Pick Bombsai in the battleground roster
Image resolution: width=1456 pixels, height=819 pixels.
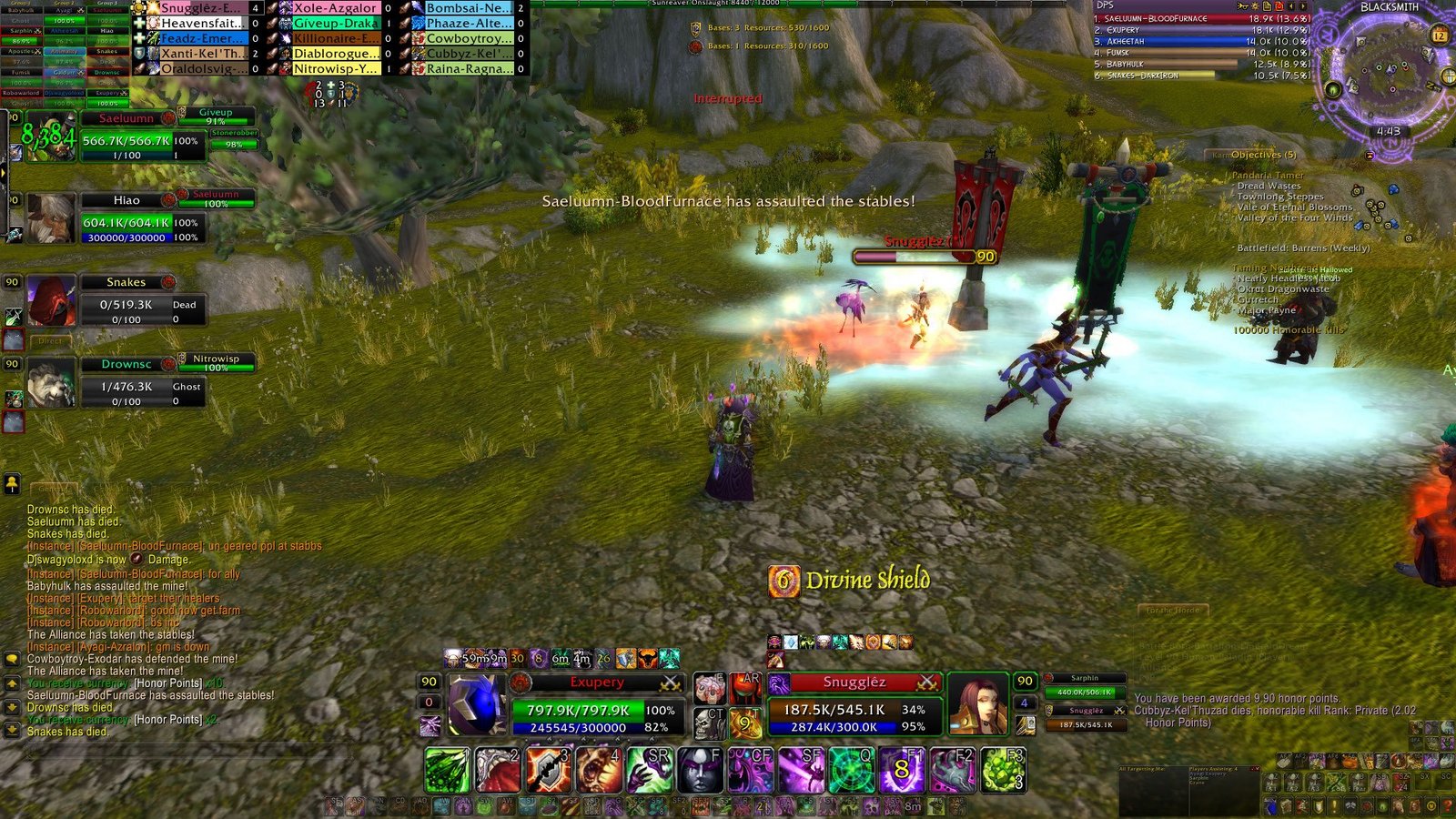point(467,7)
